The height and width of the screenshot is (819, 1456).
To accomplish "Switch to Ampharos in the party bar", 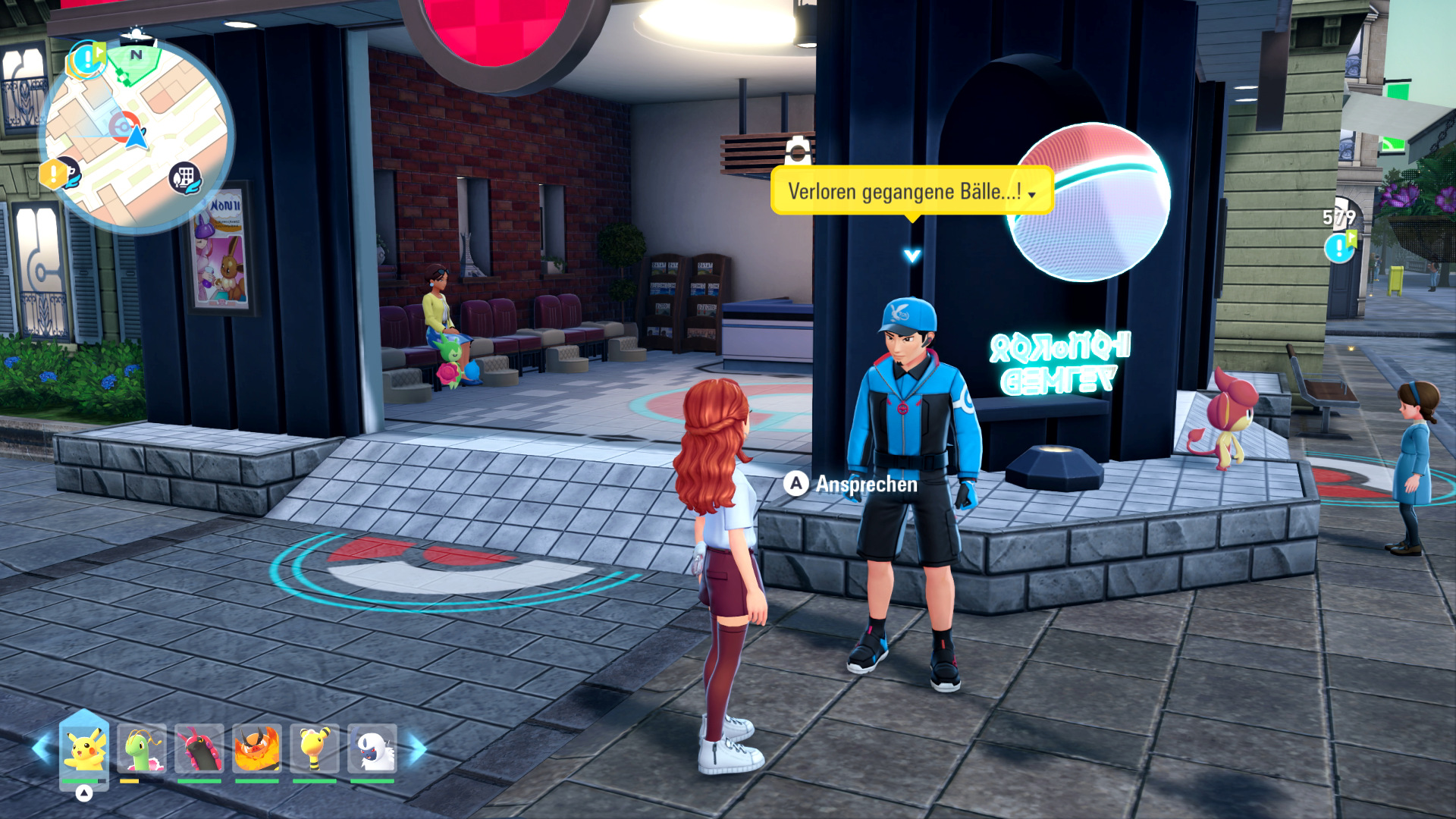I will pyautogui.click(x=315, y=749).
